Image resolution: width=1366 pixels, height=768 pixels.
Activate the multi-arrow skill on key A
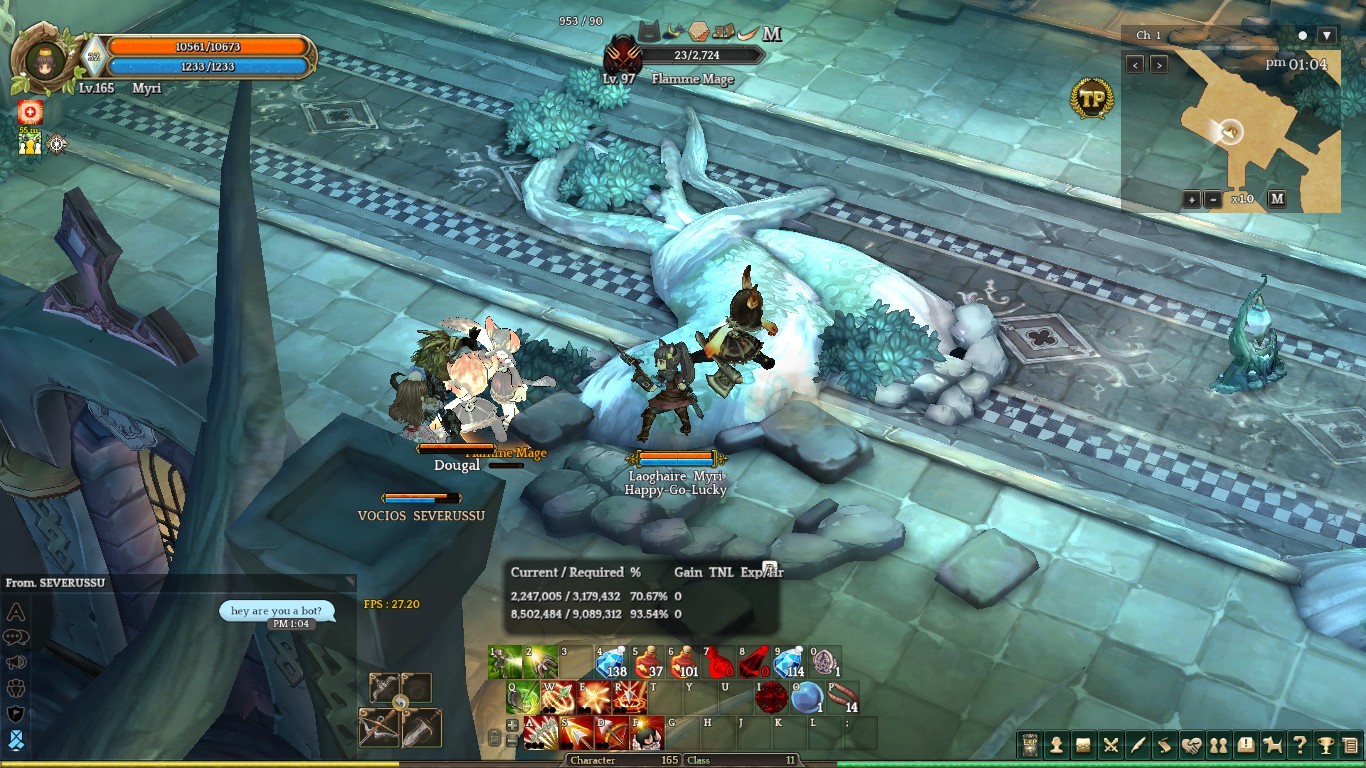(541, 733)
